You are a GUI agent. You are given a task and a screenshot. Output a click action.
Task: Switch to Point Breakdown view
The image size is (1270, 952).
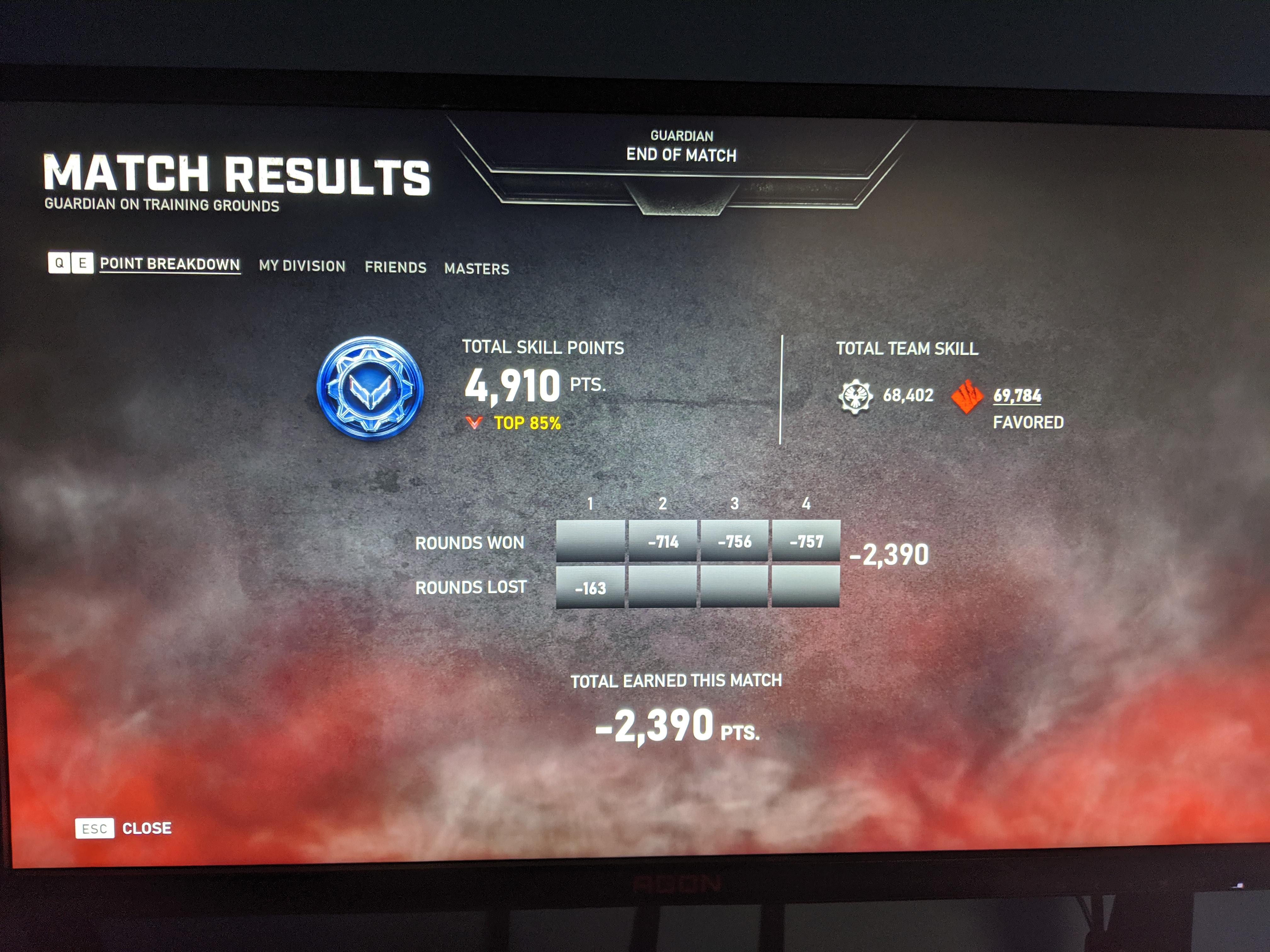click(169, 264)
